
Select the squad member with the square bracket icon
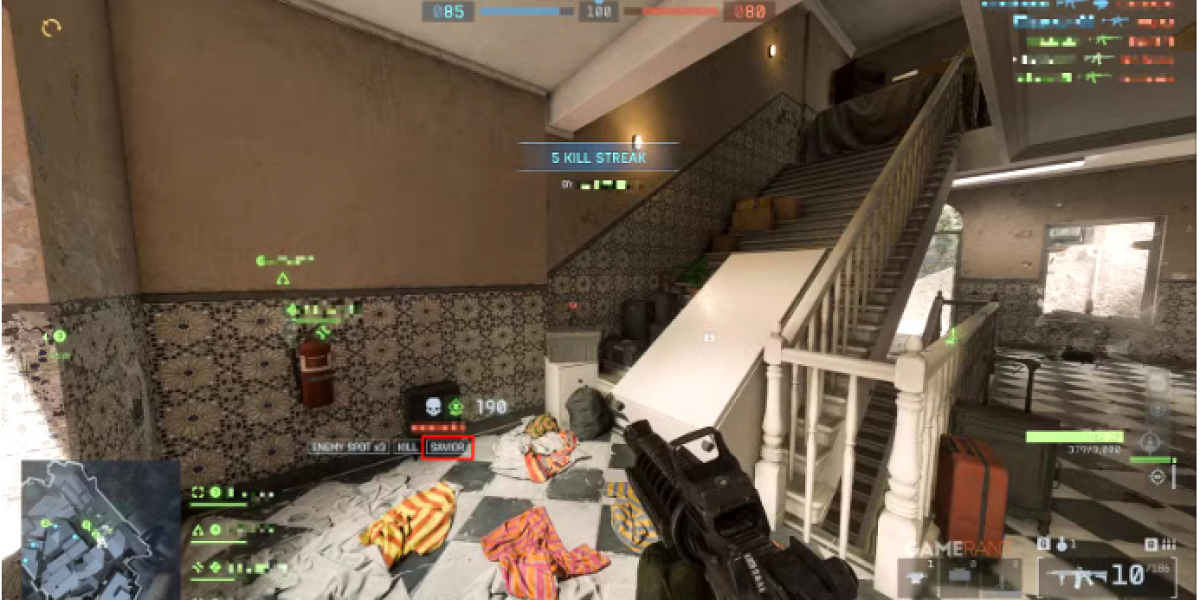(x=198, y=492)
